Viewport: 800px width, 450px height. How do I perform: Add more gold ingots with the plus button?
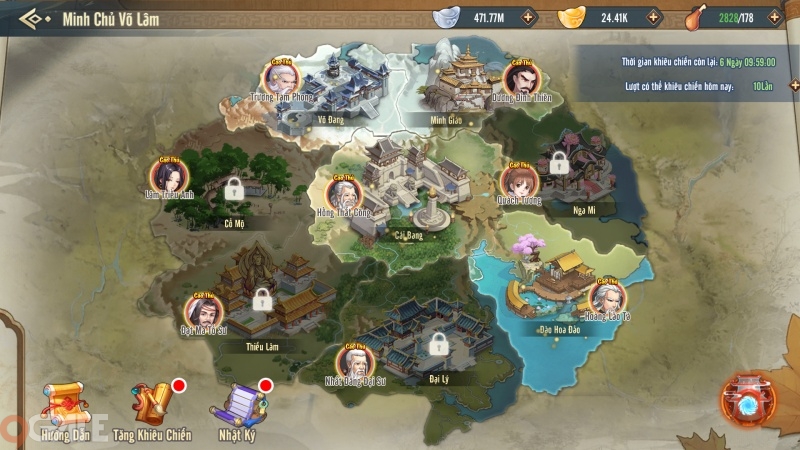coord(653,17)
